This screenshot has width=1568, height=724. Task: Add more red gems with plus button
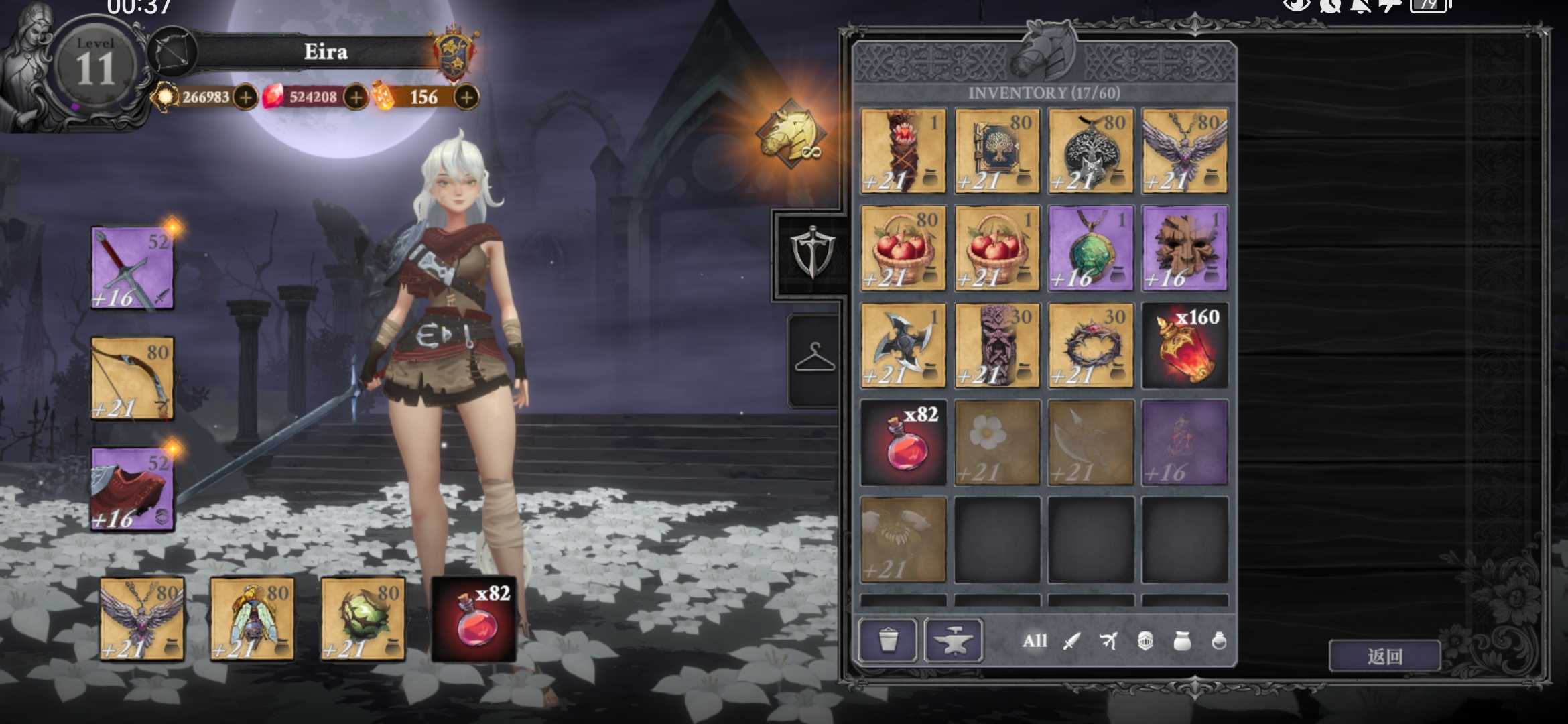pos(356,97)
